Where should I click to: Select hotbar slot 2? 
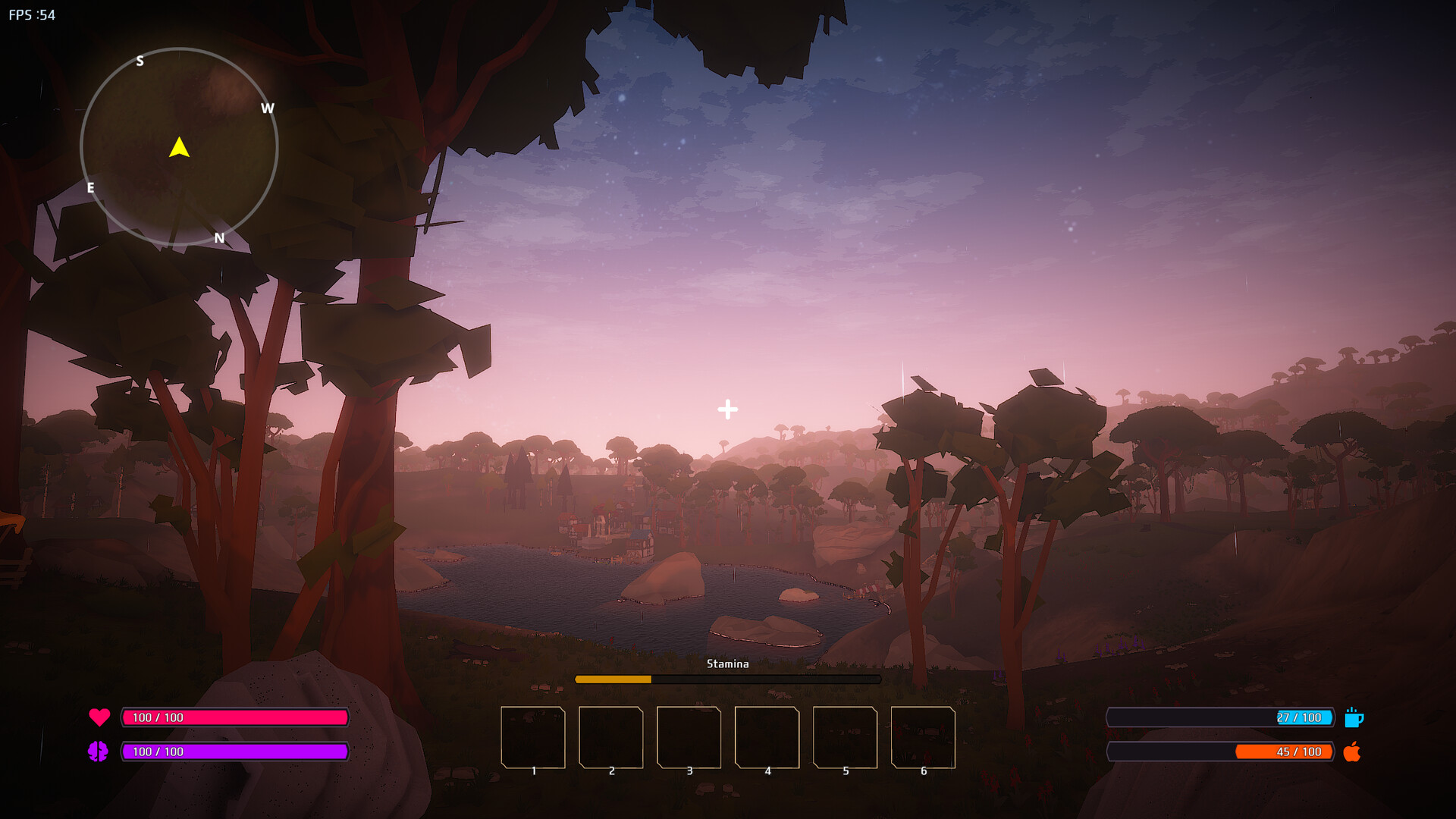point(611,737)
